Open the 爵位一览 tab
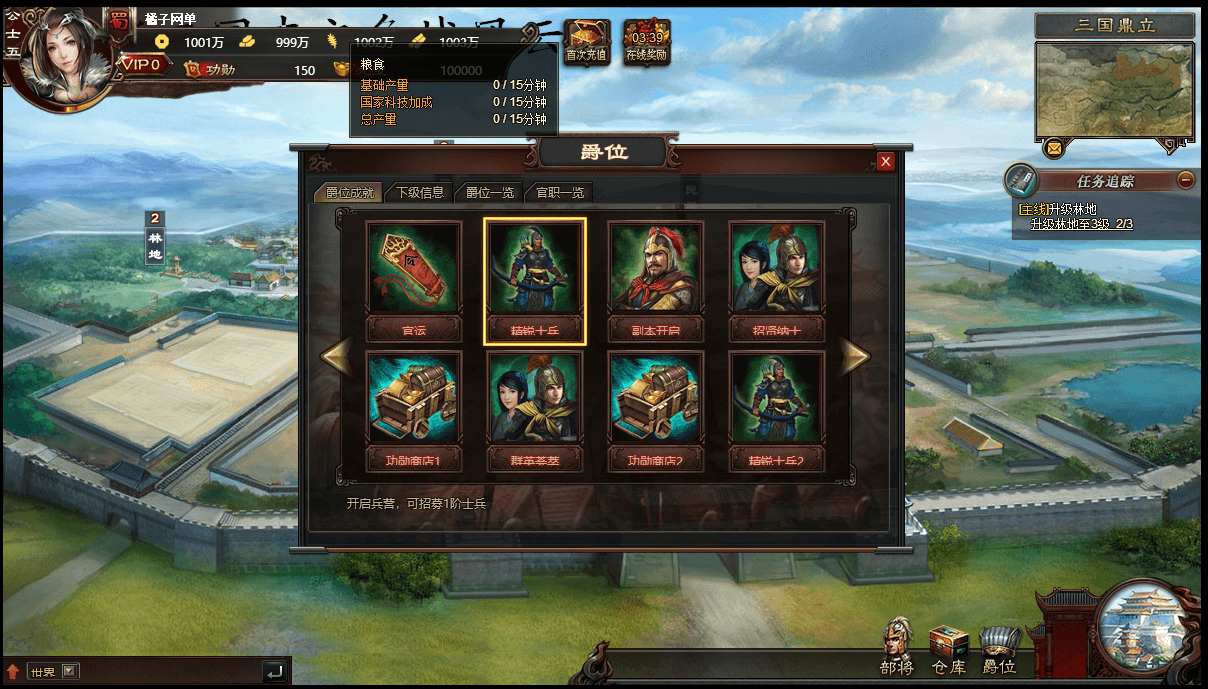Viewport: 1208px width, 689px height. pos(489,192)
